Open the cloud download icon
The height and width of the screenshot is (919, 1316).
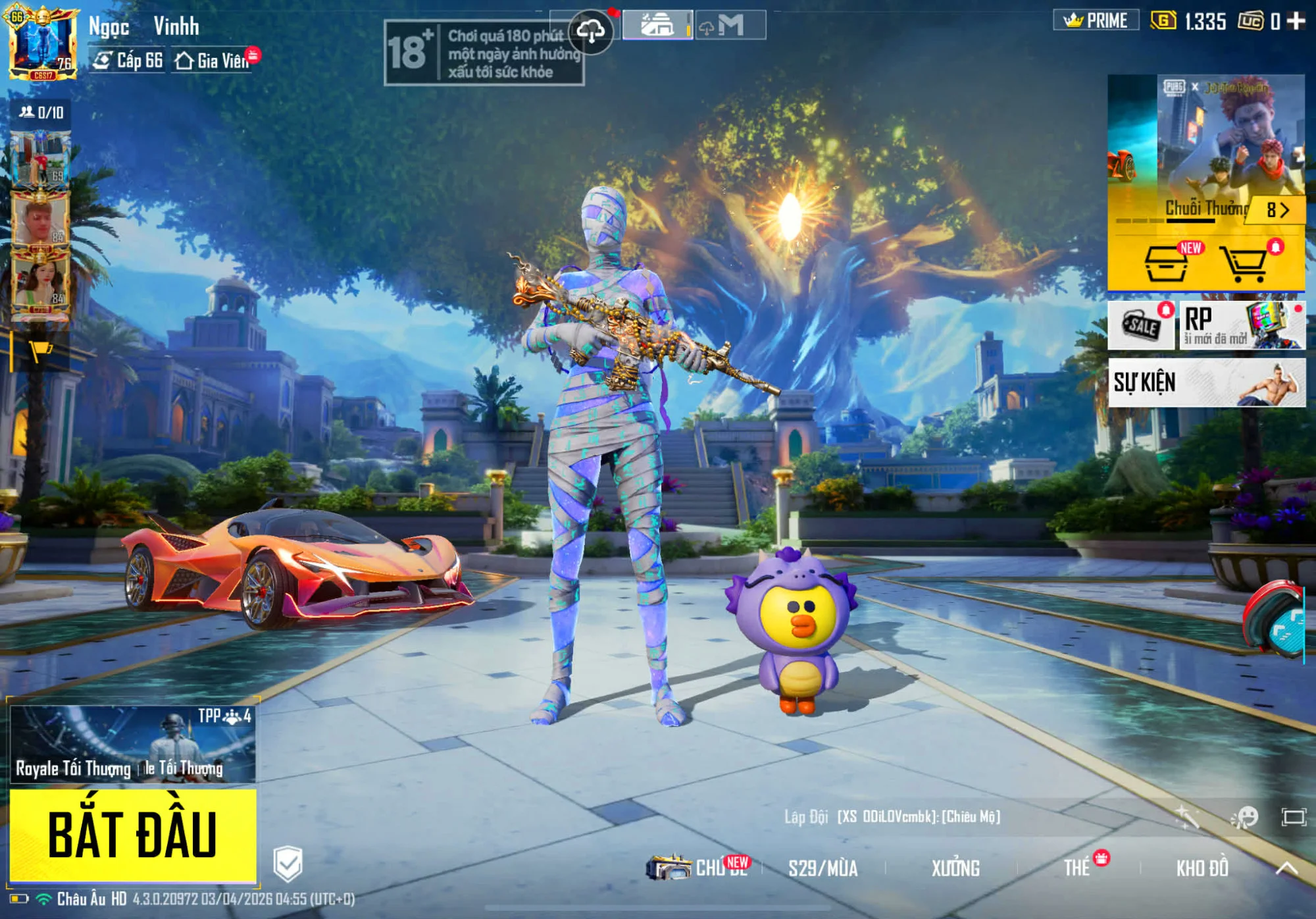(591, 31)
